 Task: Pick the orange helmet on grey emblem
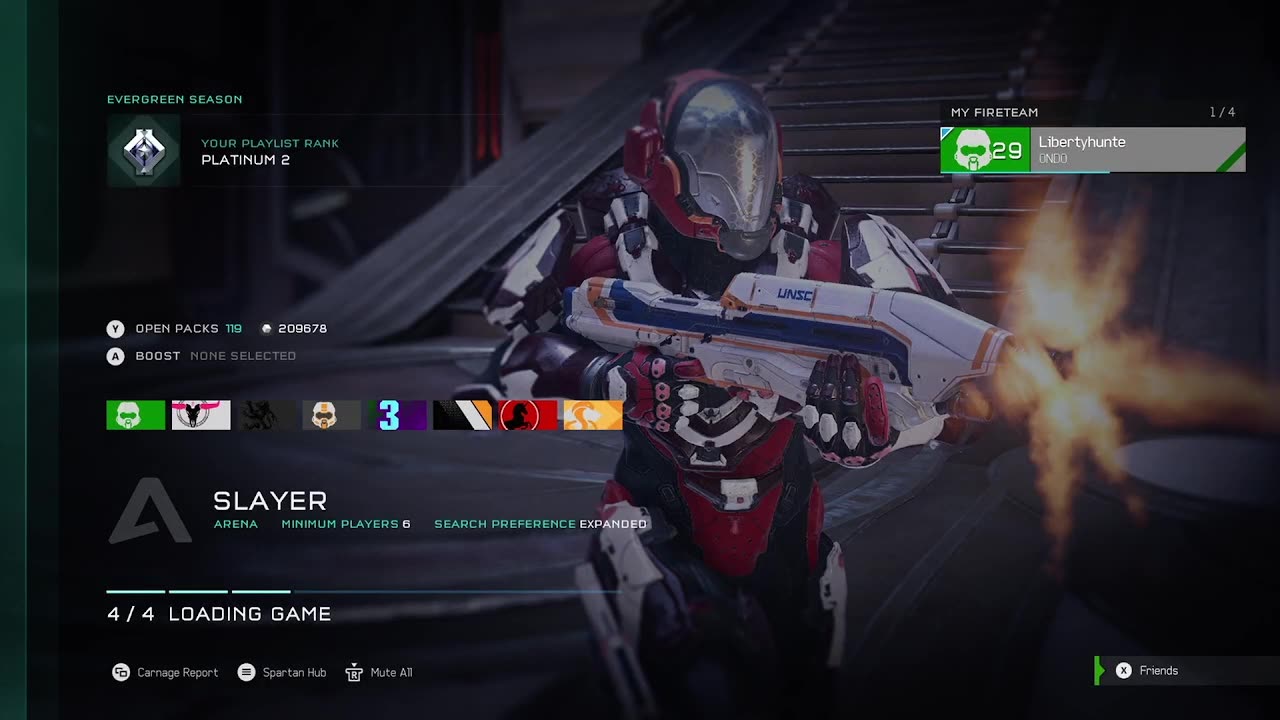tap(331, 415)
